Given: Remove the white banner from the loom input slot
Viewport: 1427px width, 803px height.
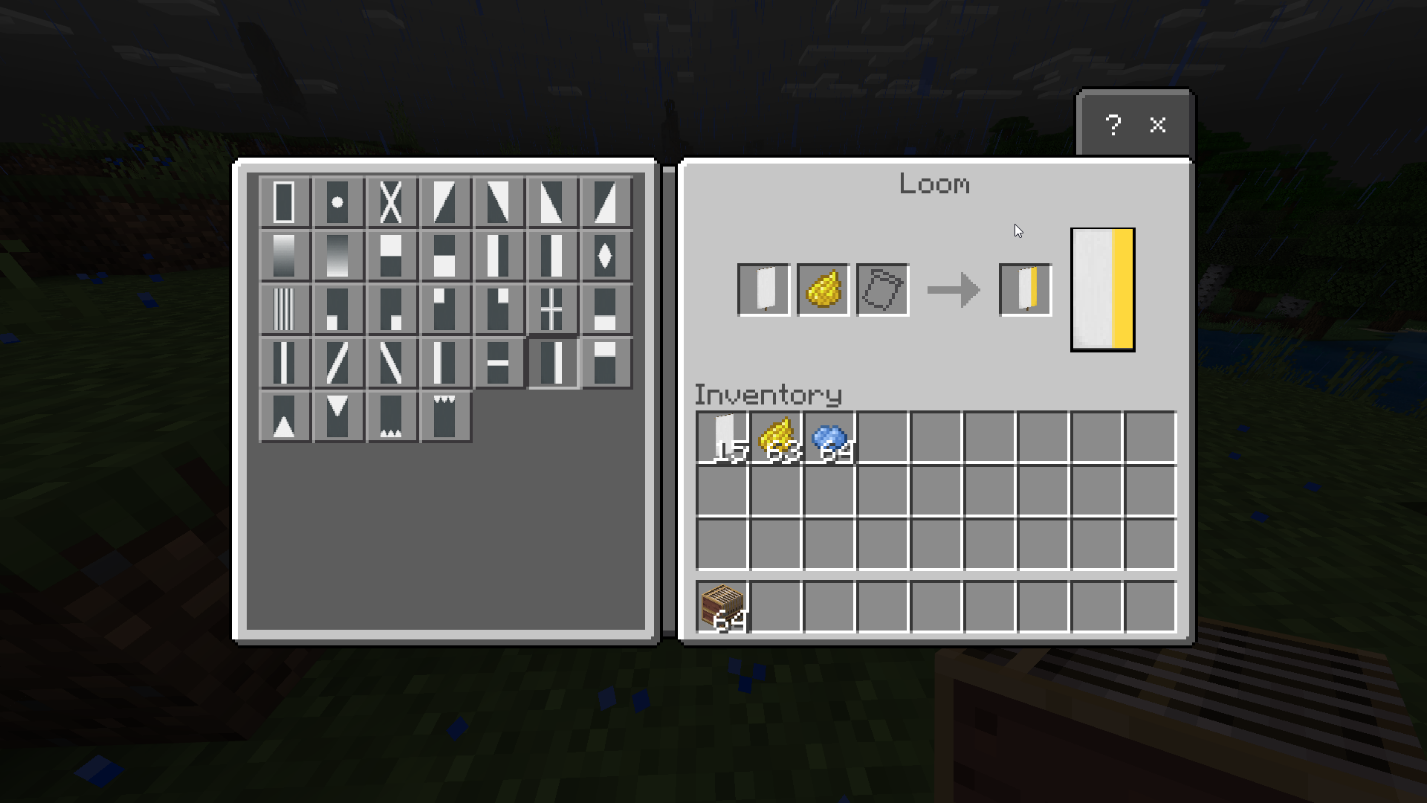Looking at the screenshot, I should pyautogui.click(x=763, y=288).
